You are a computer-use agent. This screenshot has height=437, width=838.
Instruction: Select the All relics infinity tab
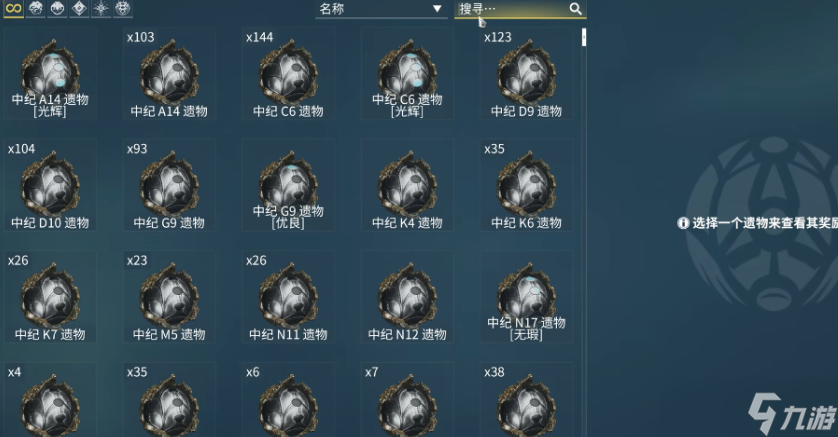tap(15, 9)
